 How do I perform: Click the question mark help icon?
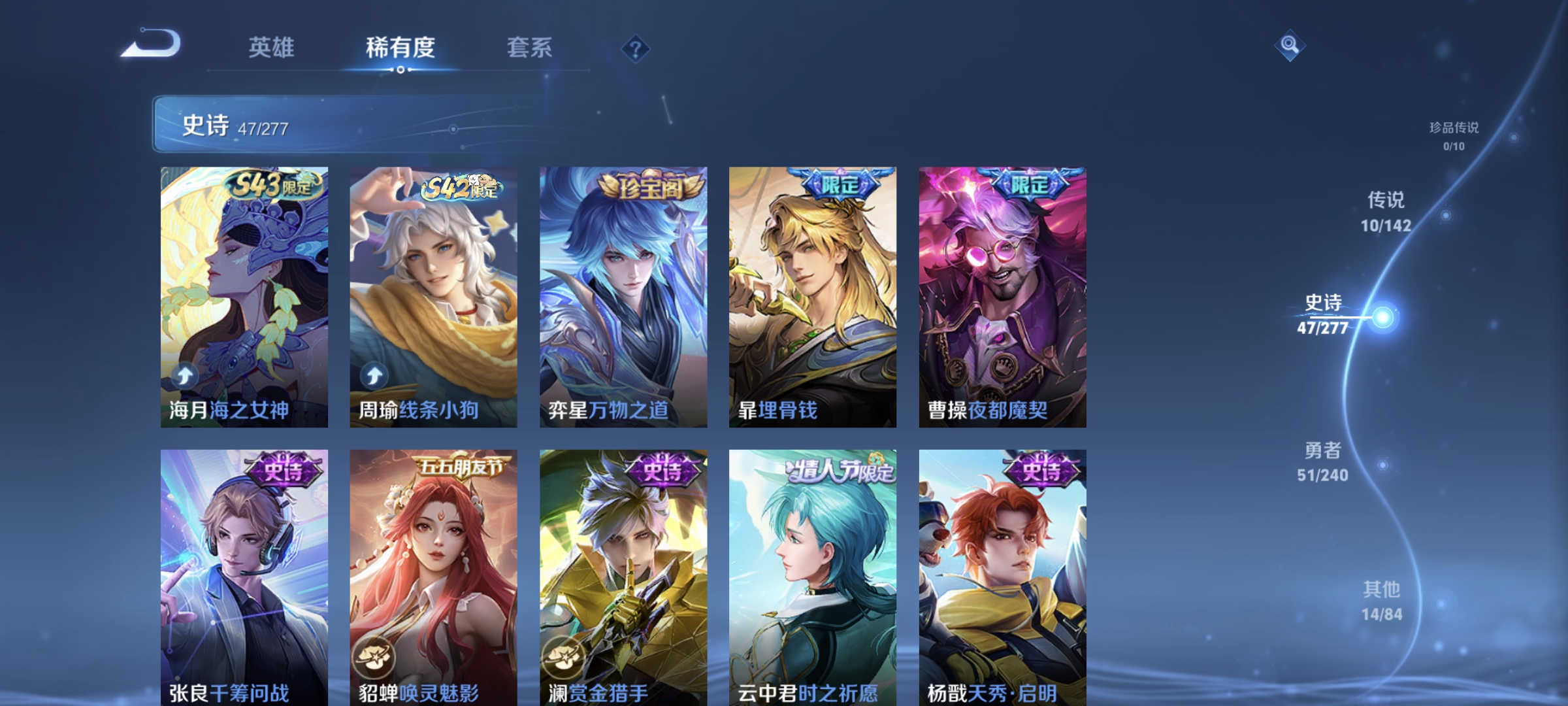(x=636, y=47)
